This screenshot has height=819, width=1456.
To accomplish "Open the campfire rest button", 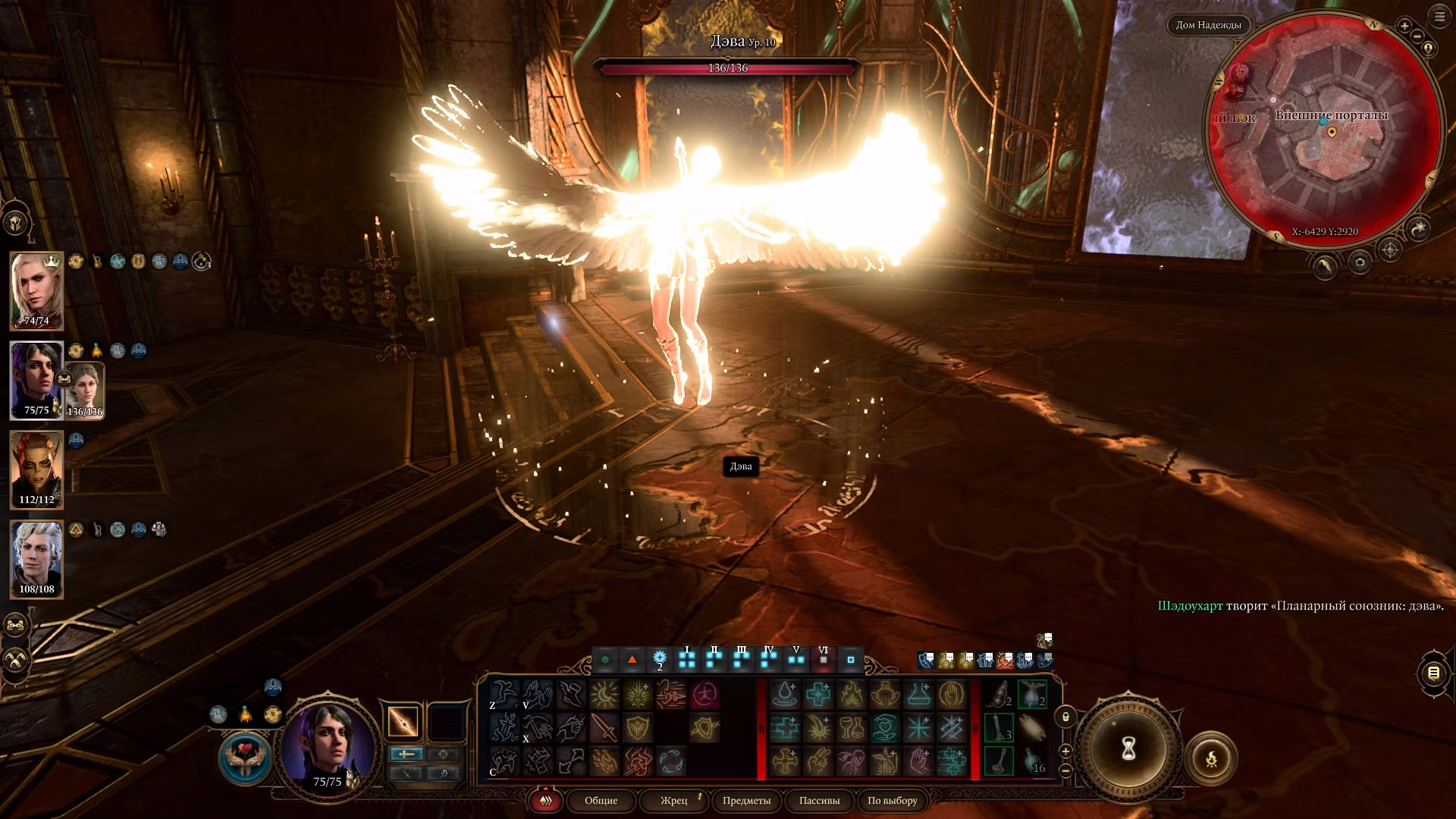I will tap(1211, 758).
